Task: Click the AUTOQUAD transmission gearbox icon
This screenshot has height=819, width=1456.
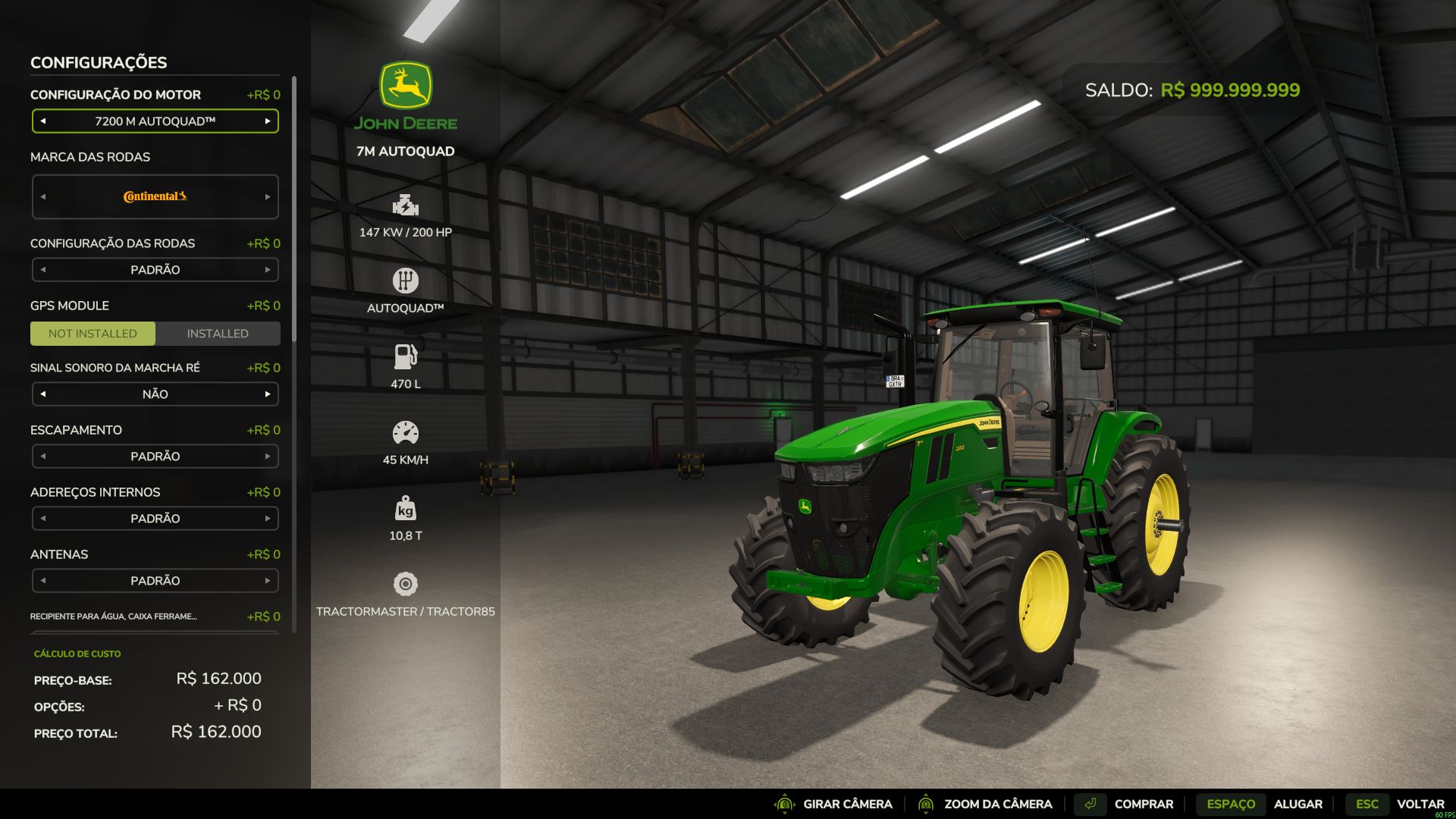Action: tap(406, 281)
